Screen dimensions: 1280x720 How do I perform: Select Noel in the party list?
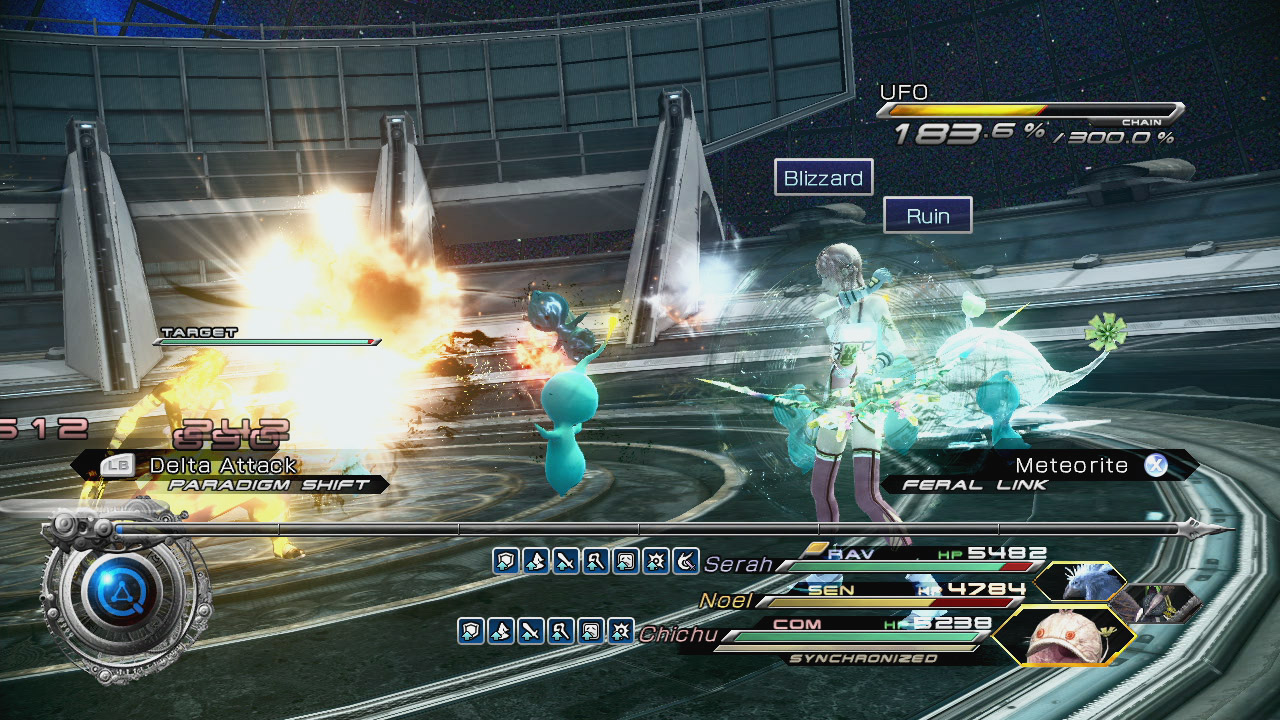click(726, 600)
